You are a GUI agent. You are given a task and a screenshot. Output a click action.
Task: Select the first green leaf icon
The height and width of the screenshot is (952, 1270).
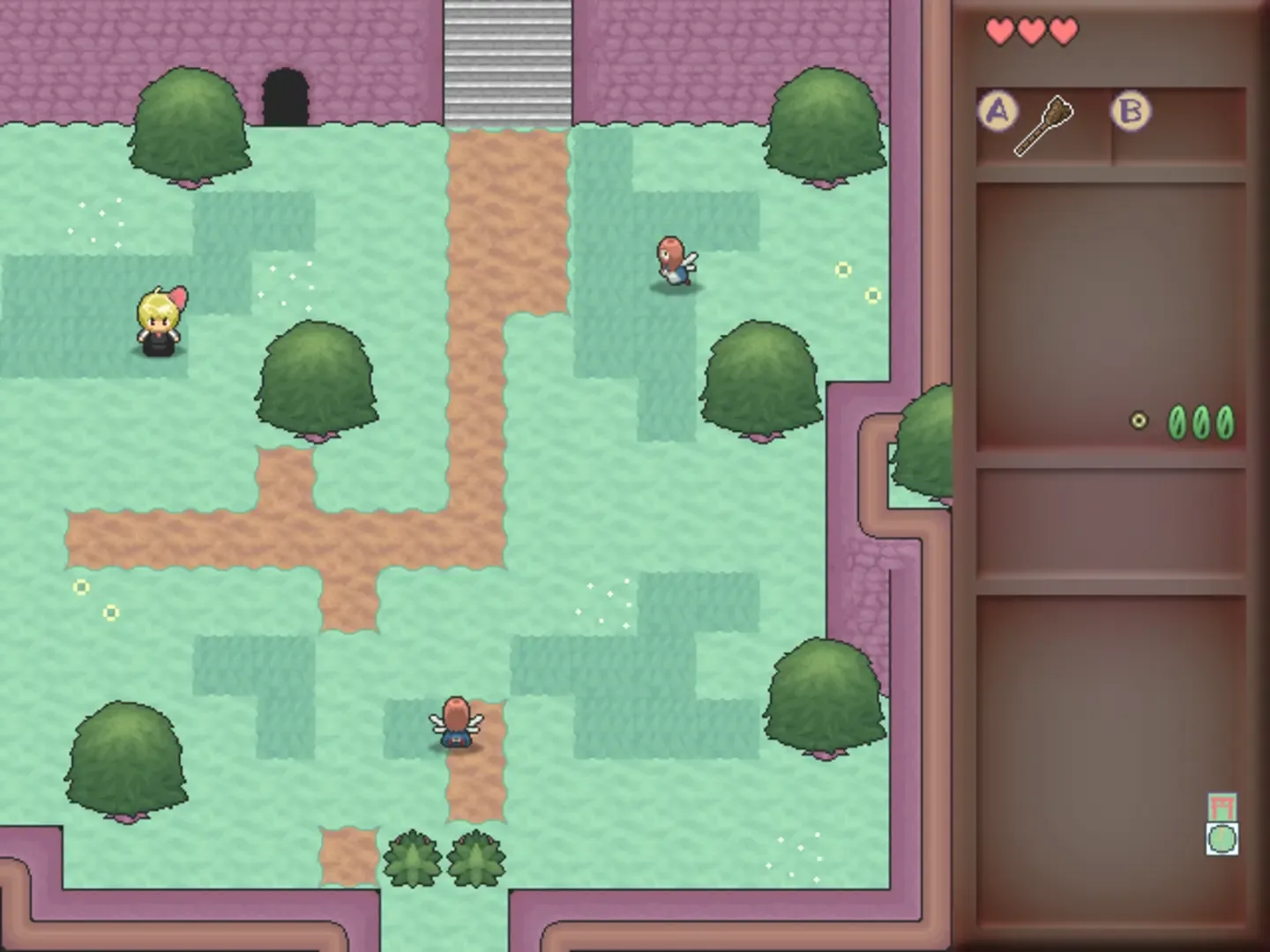(1176, 421)
